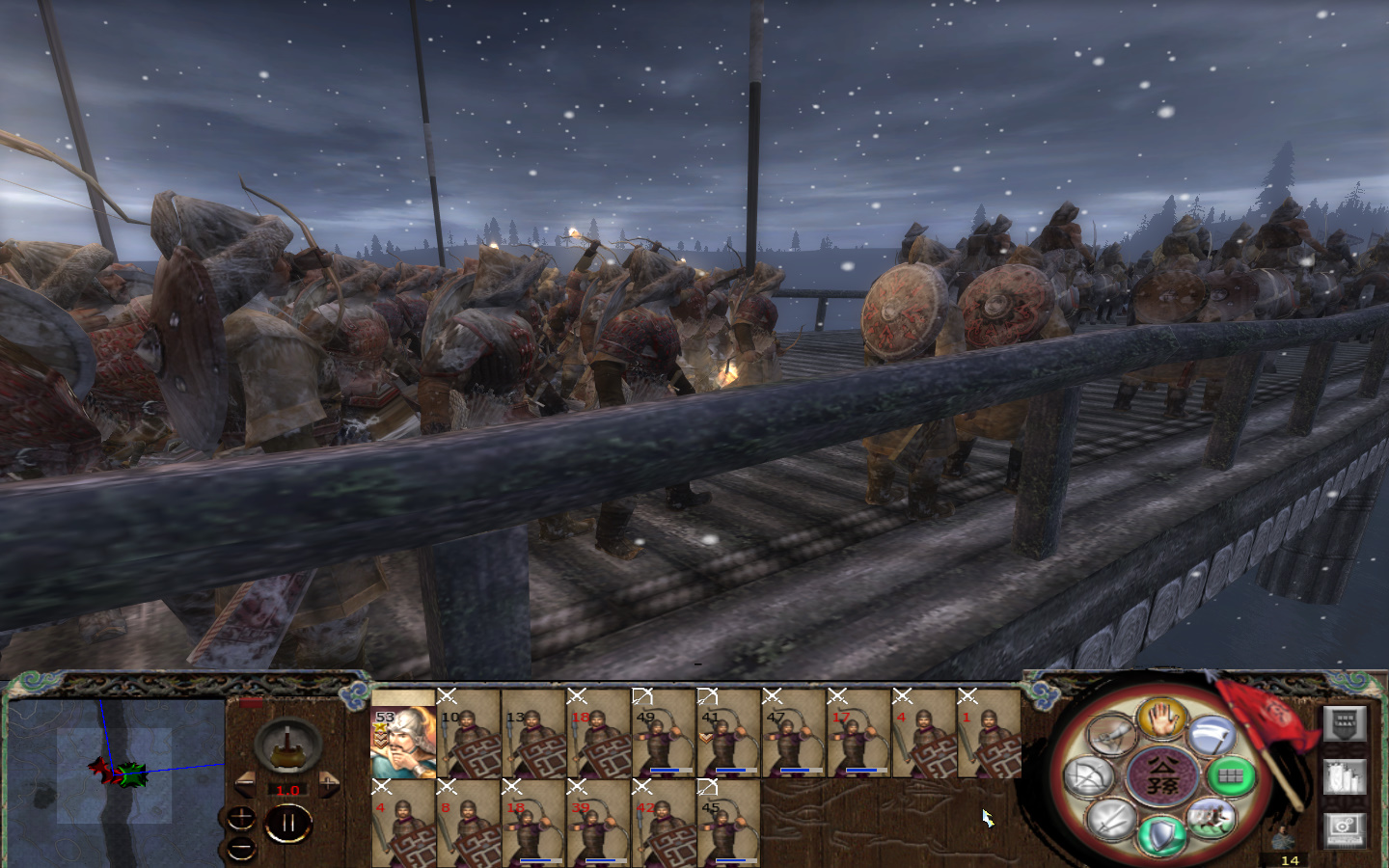1389x868 pixels.
Task: Select the green group formation grid icon
Action: tap(1229, 774)
